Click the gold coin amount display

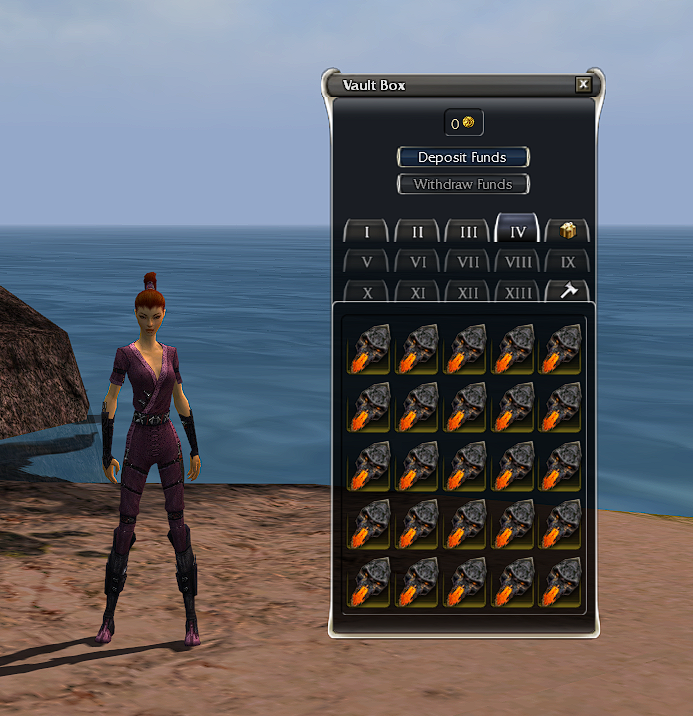pyautogui.click(x=464, y=123)
